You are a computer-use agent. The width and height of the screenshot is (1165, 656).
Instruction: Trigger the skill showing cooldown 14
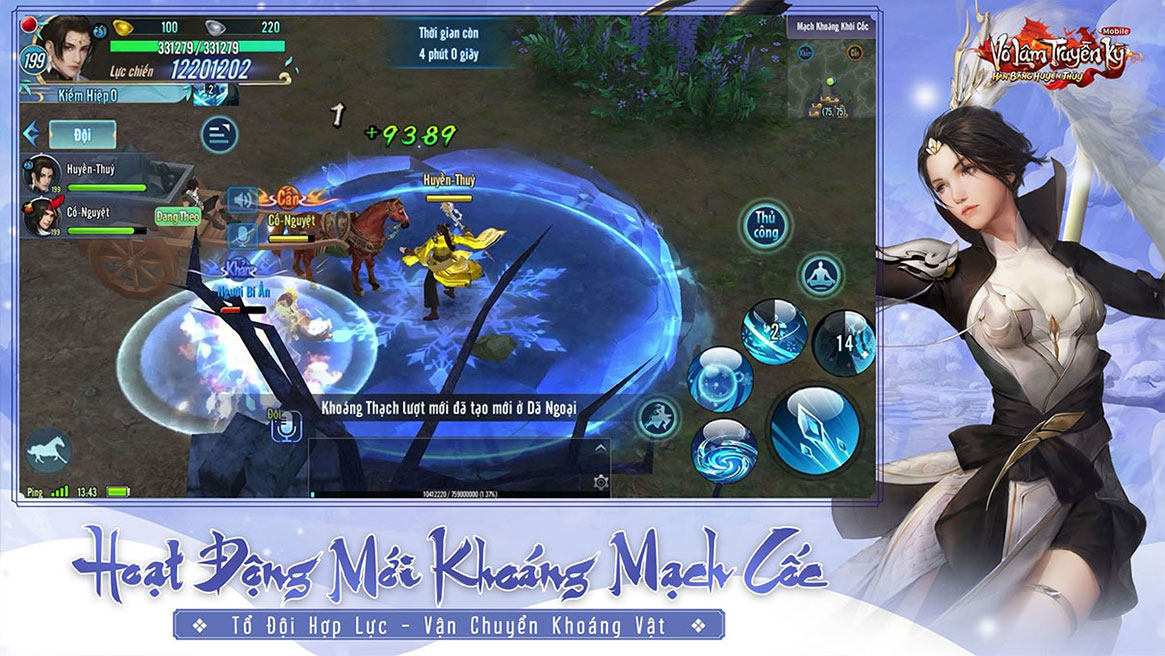(843, 342)
